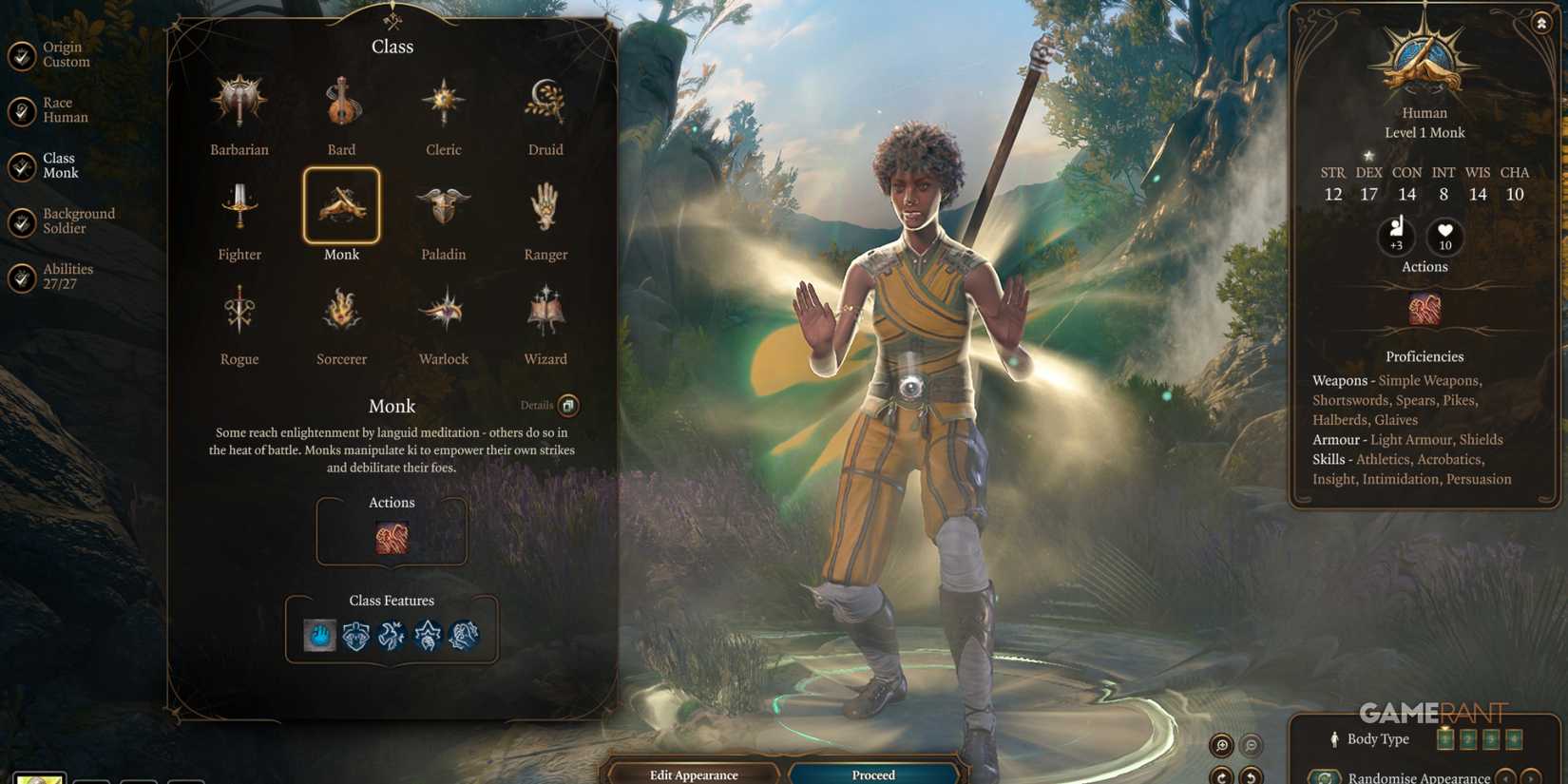The image size is (1568, 784).
Task: Select Body Type 4
Action: pos(1515,739)
